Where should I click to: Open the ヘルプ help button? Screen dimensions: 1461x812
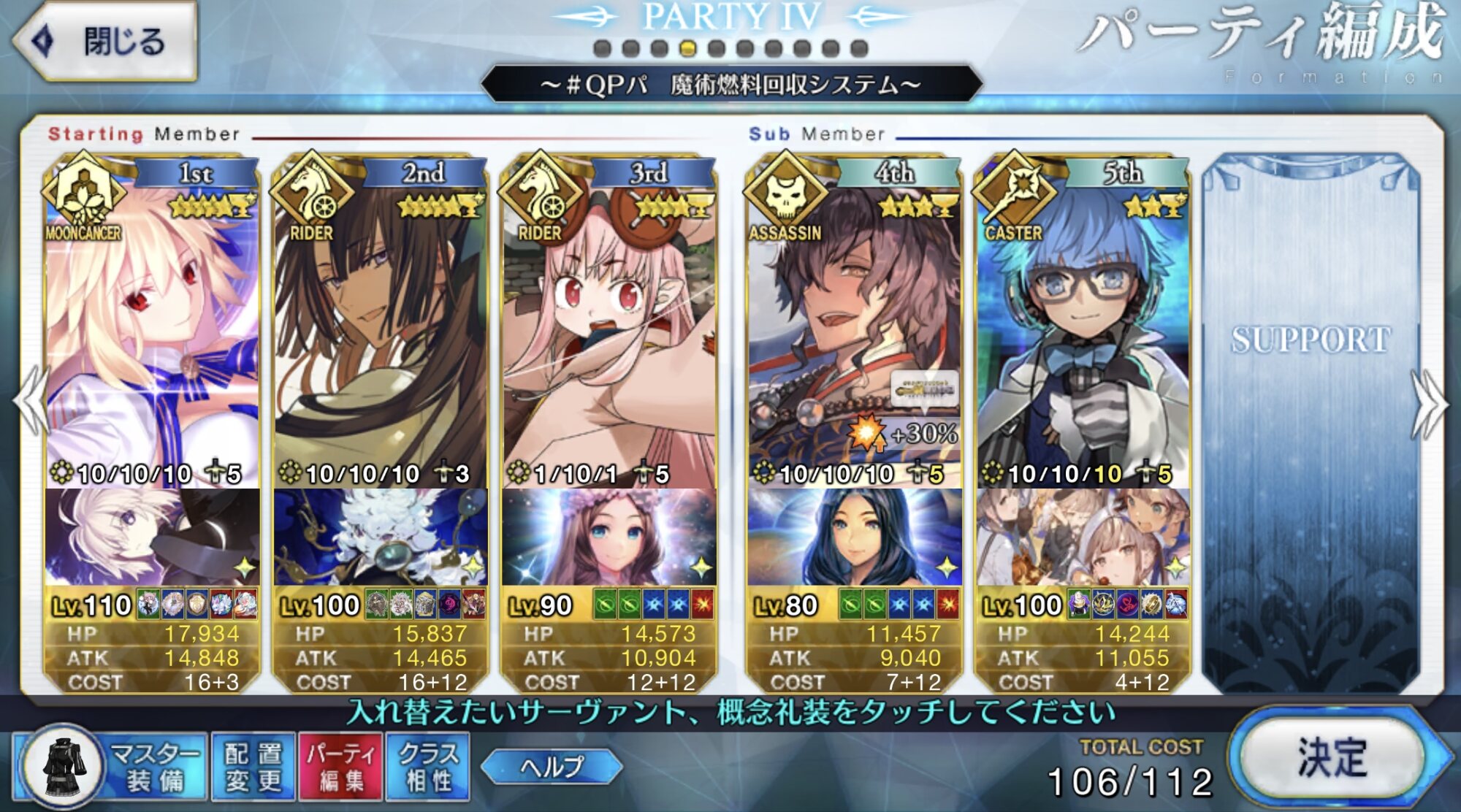click(x=552, y=767)
